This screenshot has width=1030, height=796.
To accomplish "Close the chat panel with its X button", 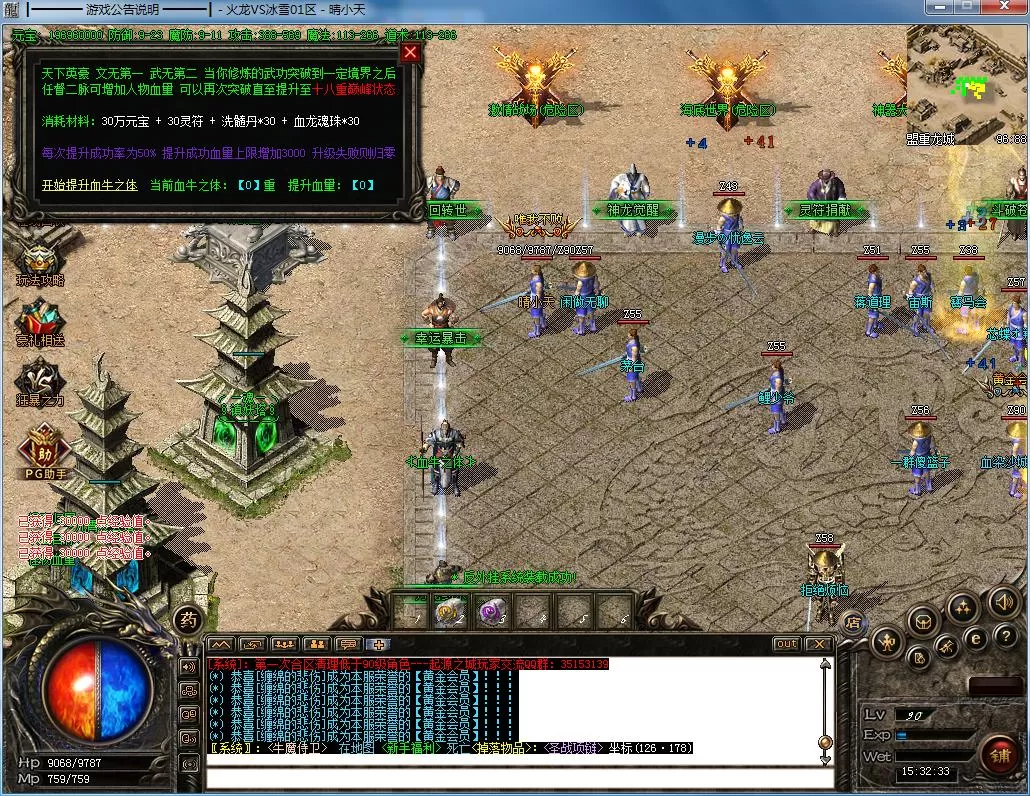I will pos(818,644).
